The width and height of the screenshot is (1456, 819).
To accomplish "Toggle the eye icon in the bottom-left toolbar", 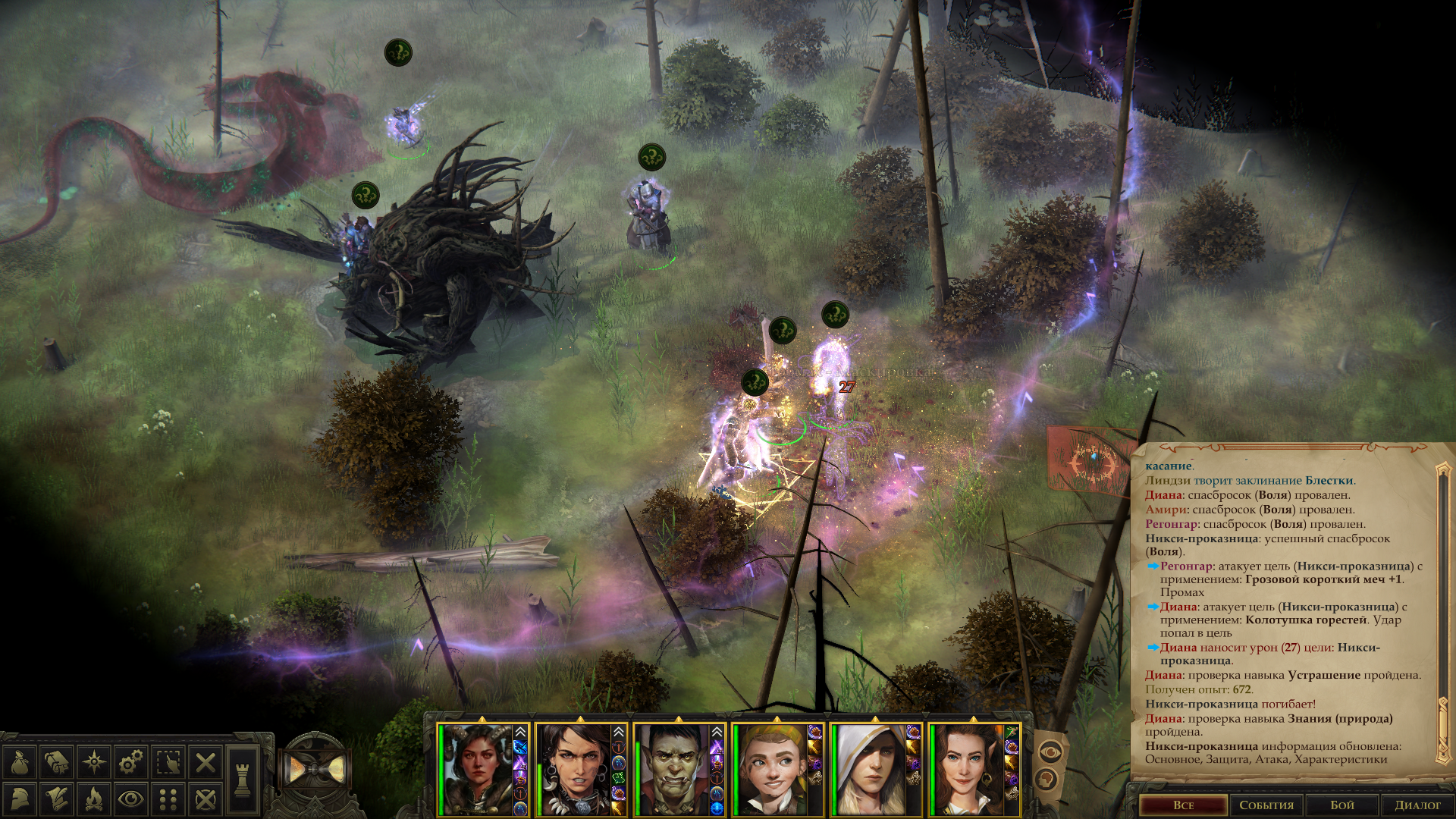I will point(131,799).
